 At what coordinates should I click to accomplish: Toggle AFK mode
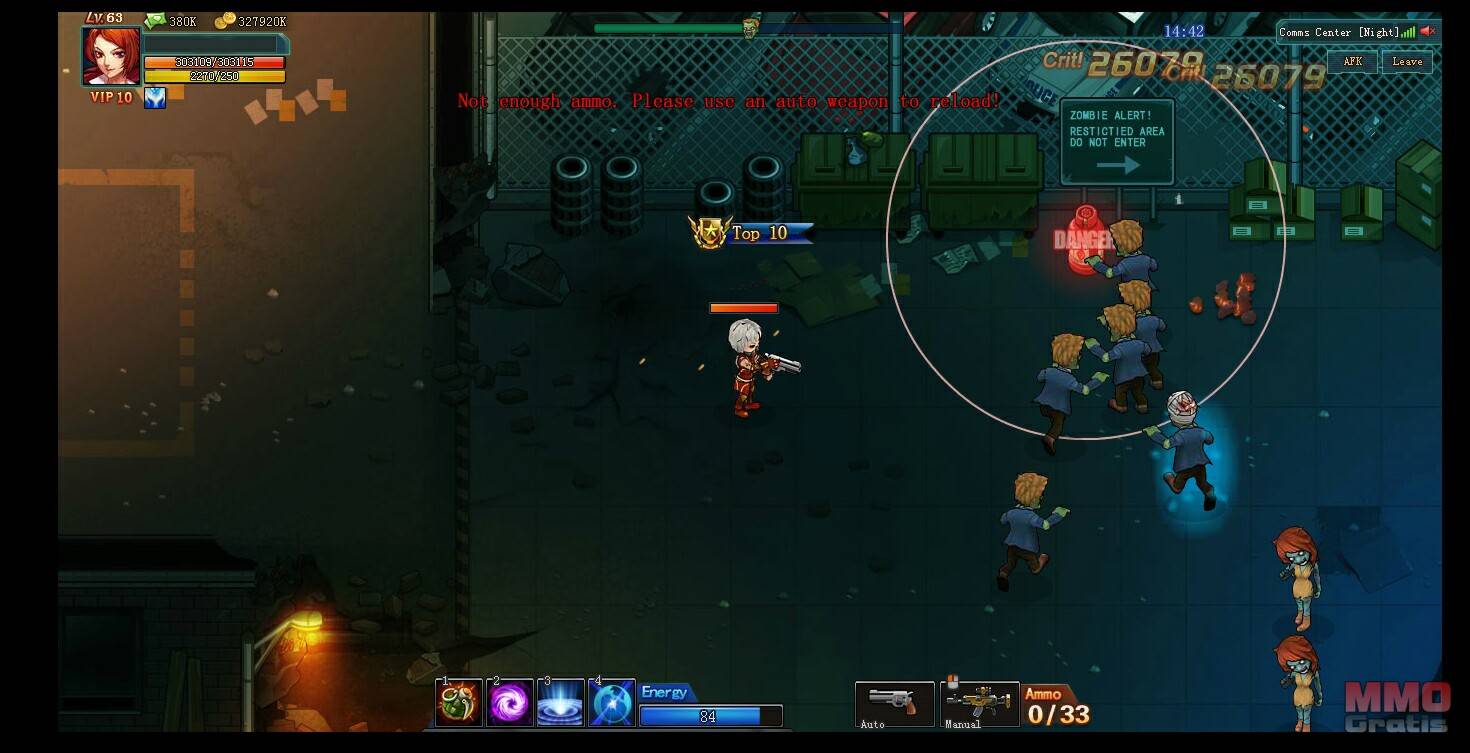[x=1352, y=62]
